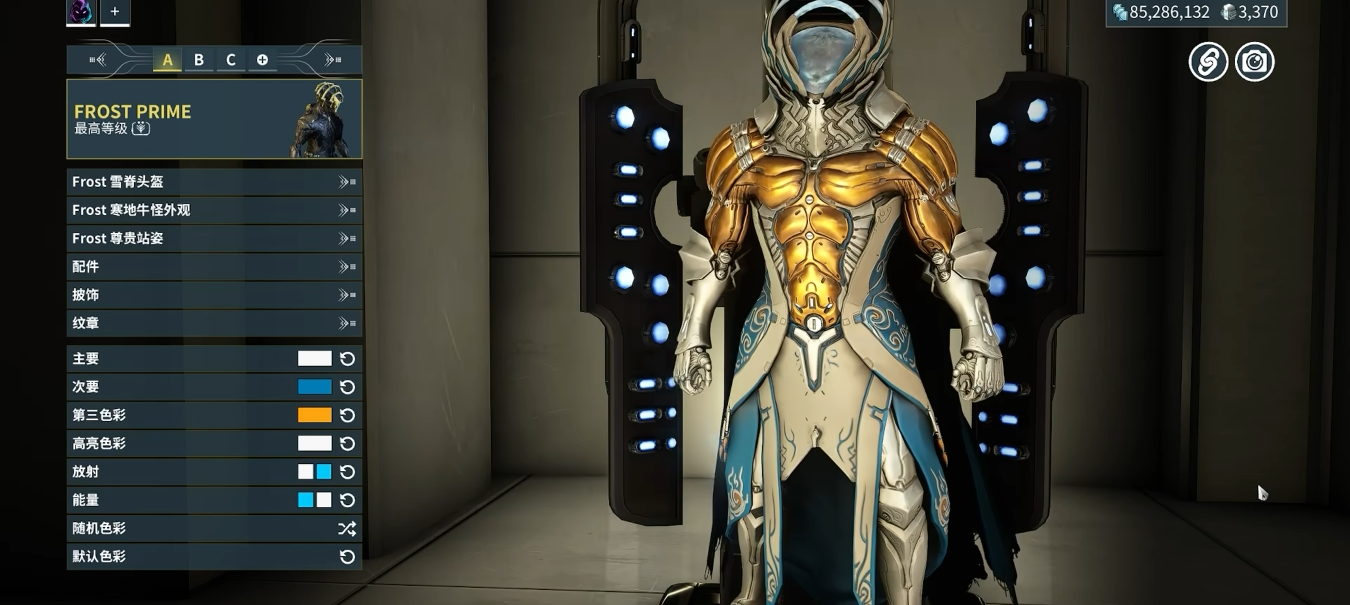
Task: Reset the 能量 energy color
Action: click(x=347, y=500)
